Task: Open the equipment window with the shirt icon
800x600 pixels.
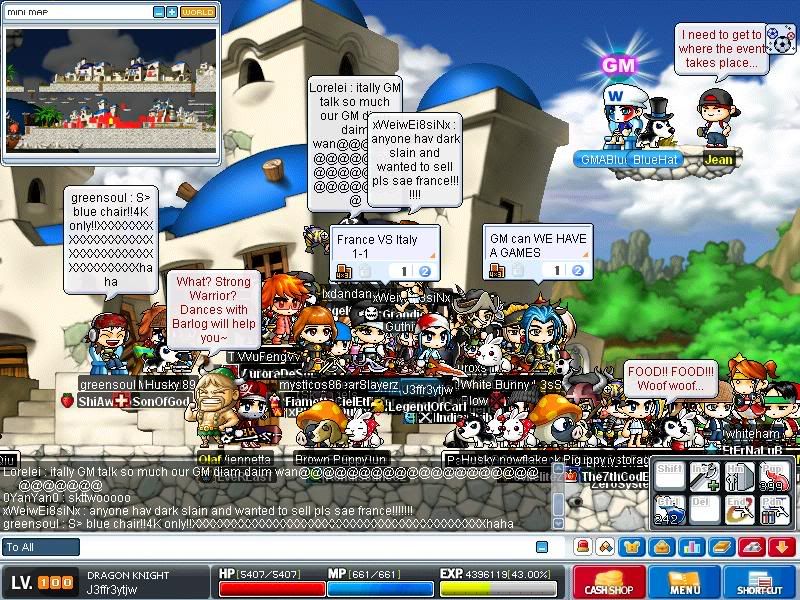Action: point(632,547)
